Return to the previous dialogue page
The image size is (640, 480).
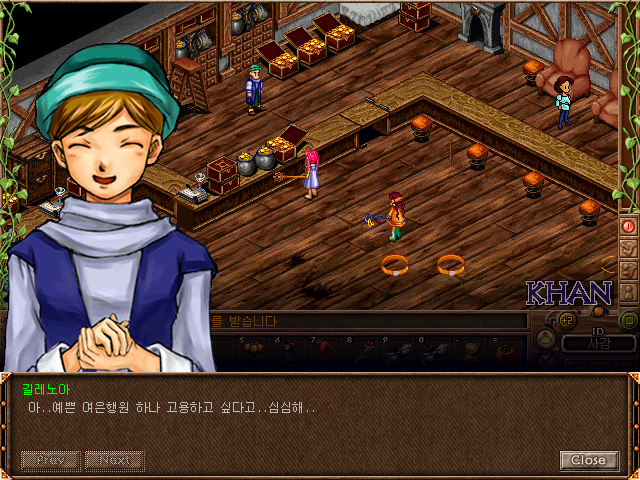point(51,460)
